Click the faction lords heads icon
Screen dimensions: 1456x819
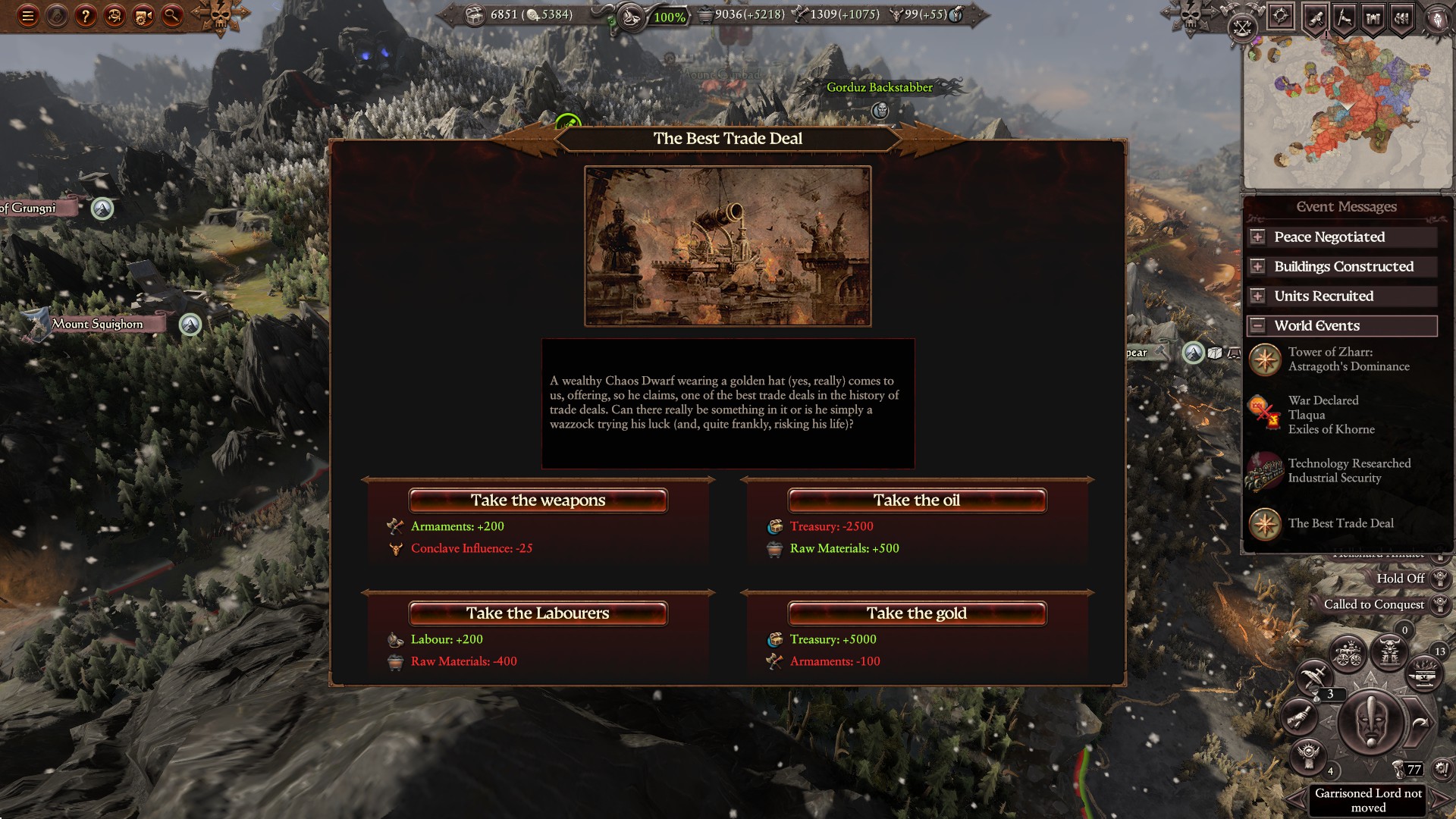point(1401,18)
